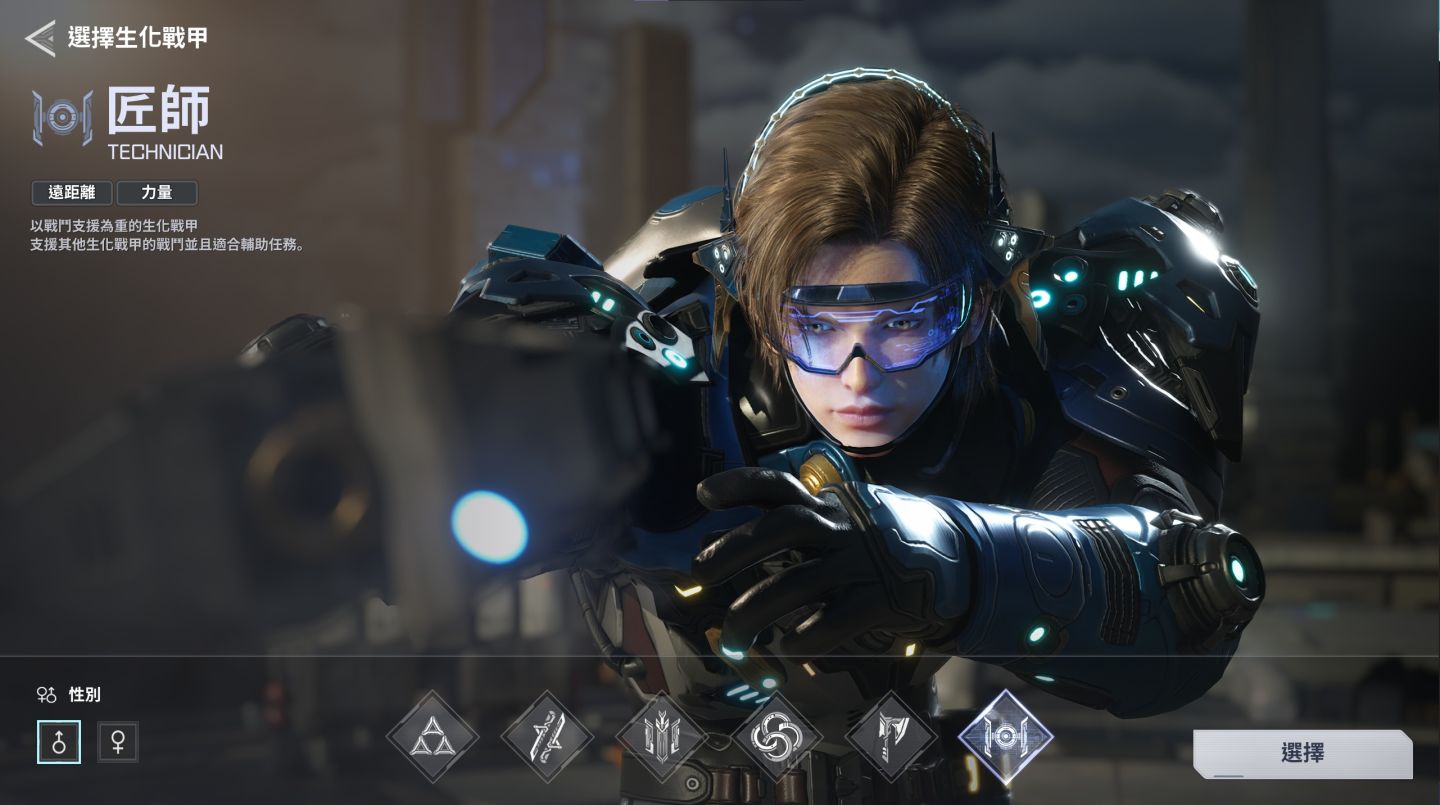Choose the interlocking rings class icon
The image size is (1440, 805).
click(x=776, y=737)
